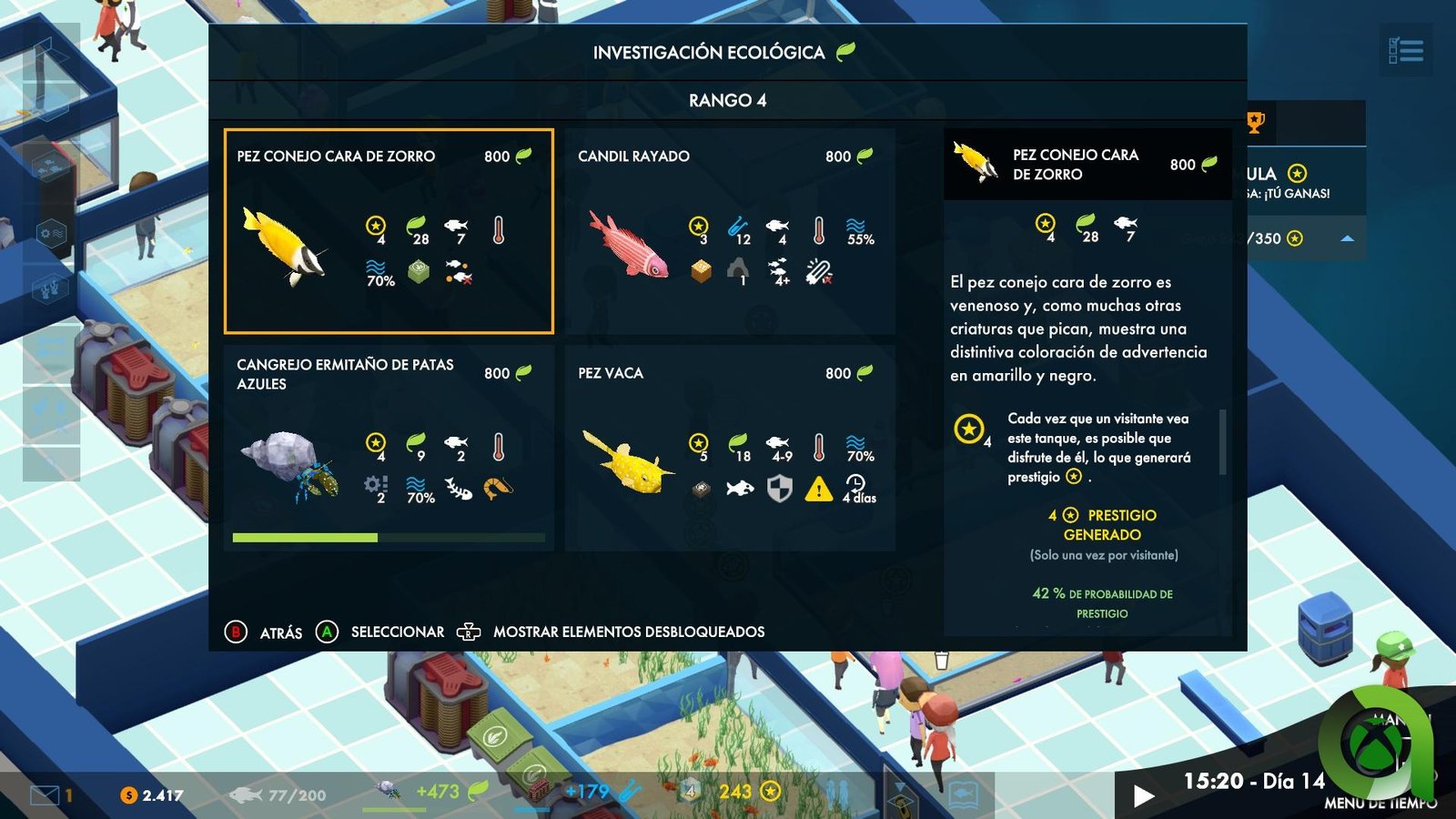
Task: Click the trophy tab icon
Action: (1255, 122)
